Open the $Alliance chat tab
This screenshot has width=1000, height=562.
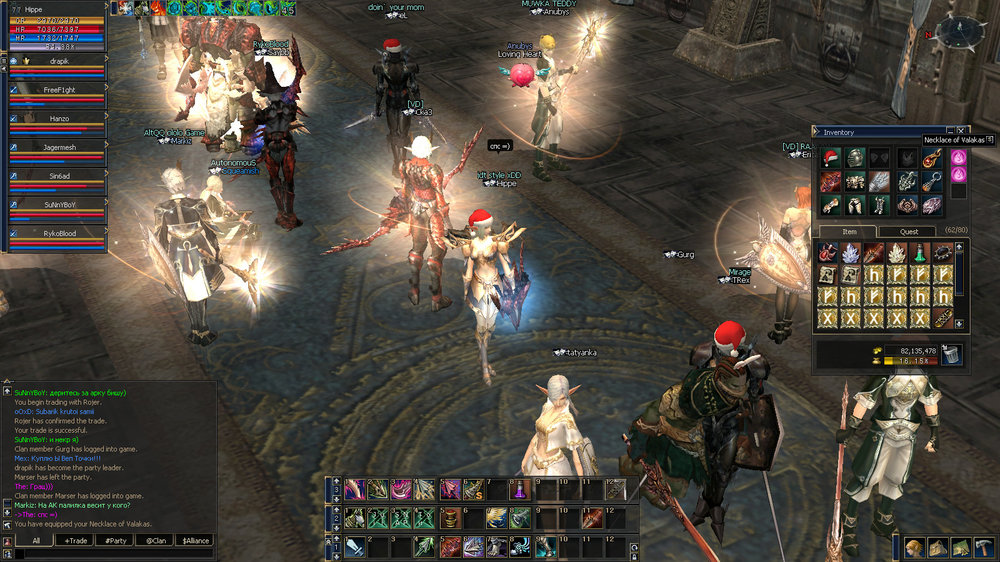(x=194, y=540)
